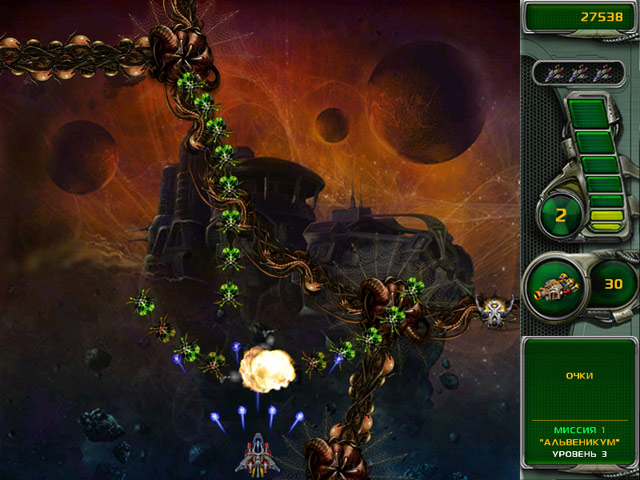Click the remaining ships lives indicator

(579, 72)
